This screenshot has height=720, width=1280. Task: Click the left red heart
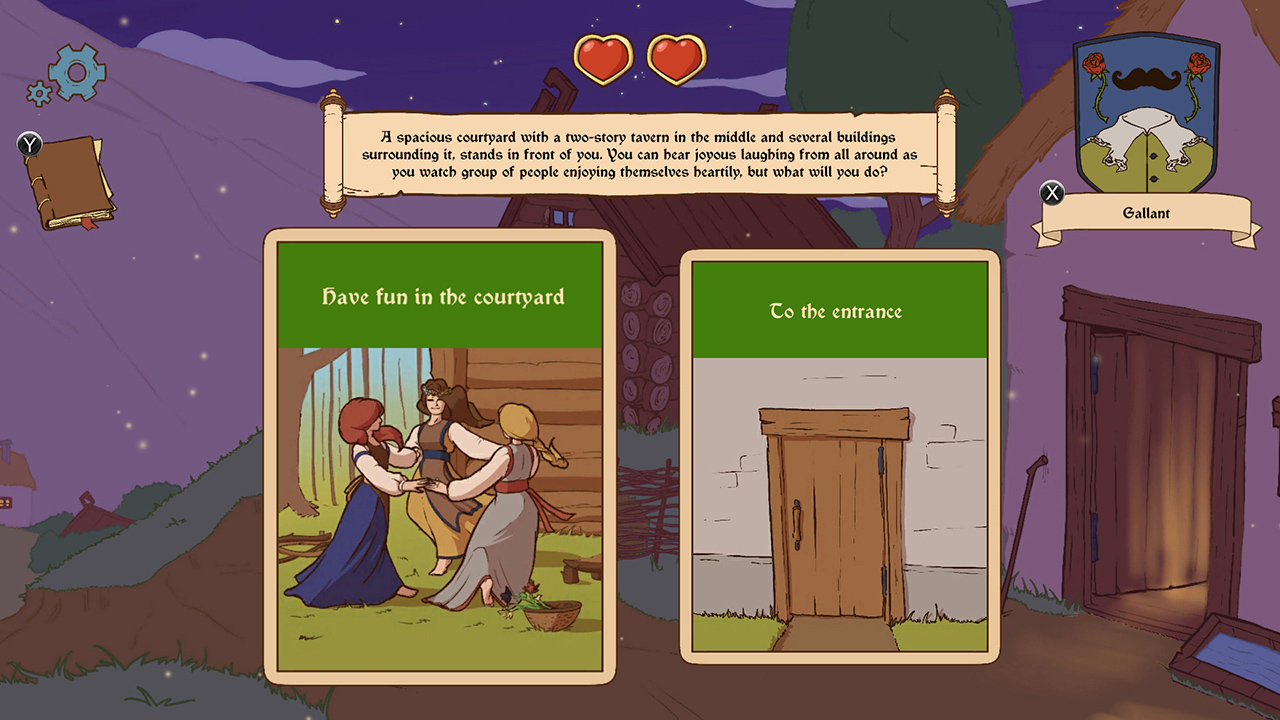[x=601, y=58]
